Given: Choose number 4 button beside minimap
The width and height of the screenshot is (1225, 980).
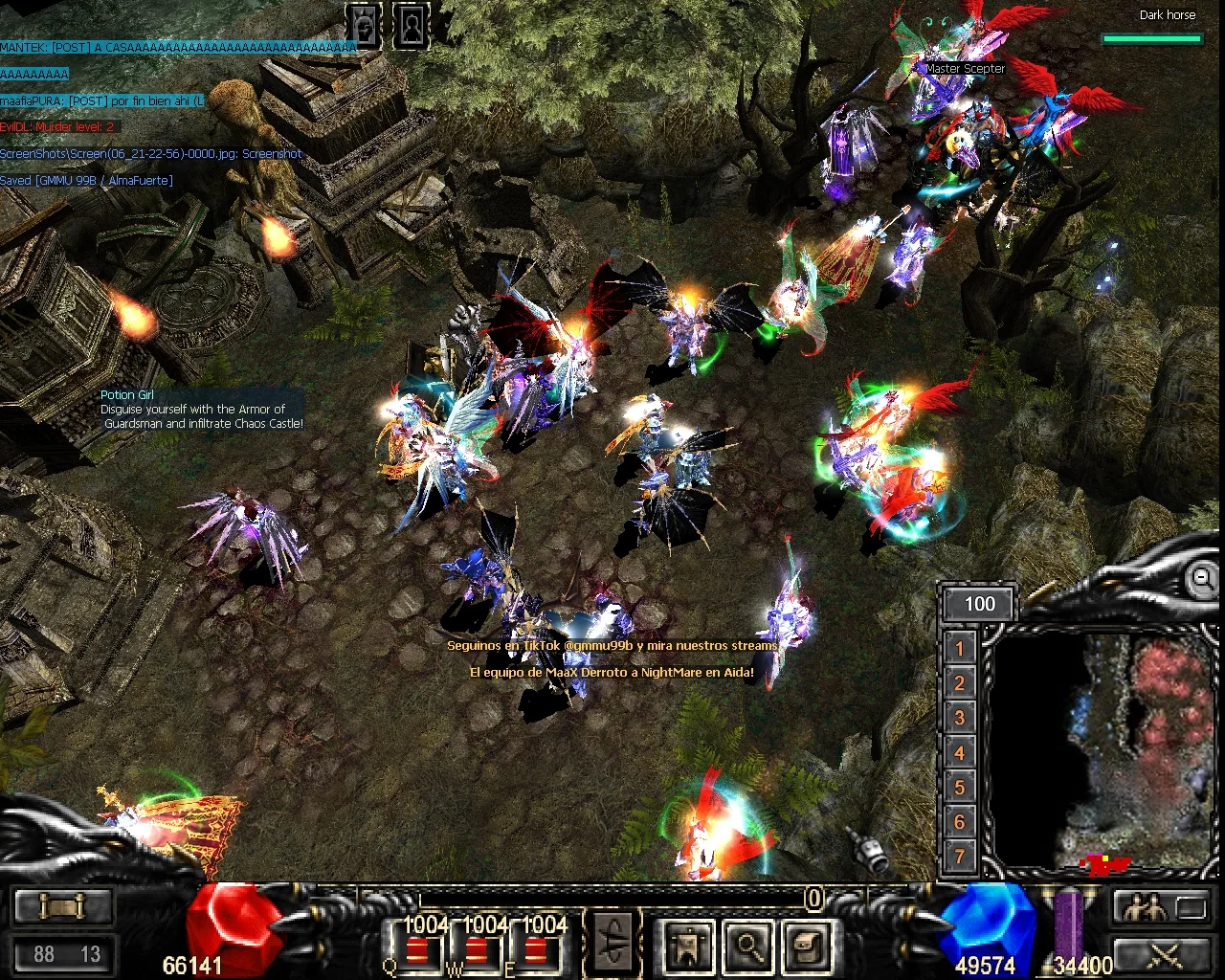Looking at the screenshot, I should [959, 753].
